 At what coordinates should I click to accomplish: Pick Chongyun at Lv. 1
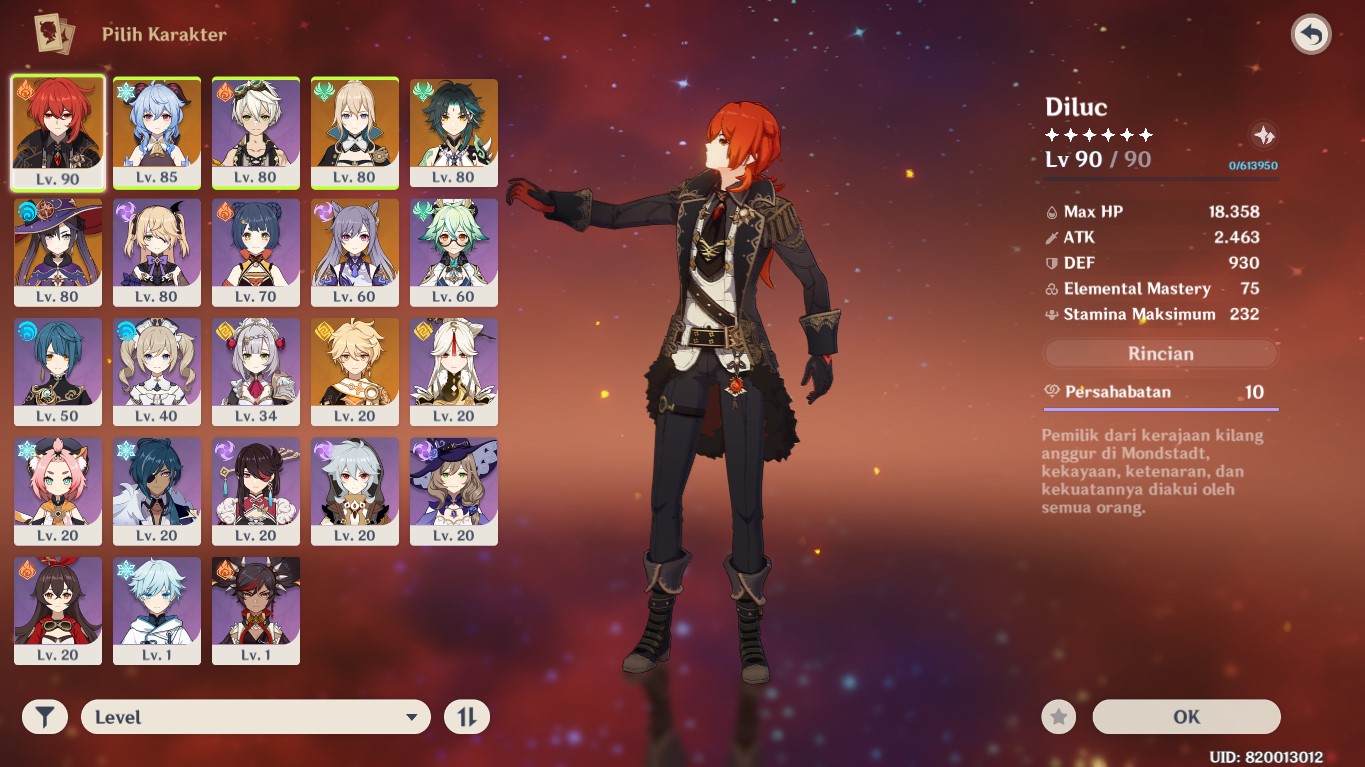pos(157,610)
